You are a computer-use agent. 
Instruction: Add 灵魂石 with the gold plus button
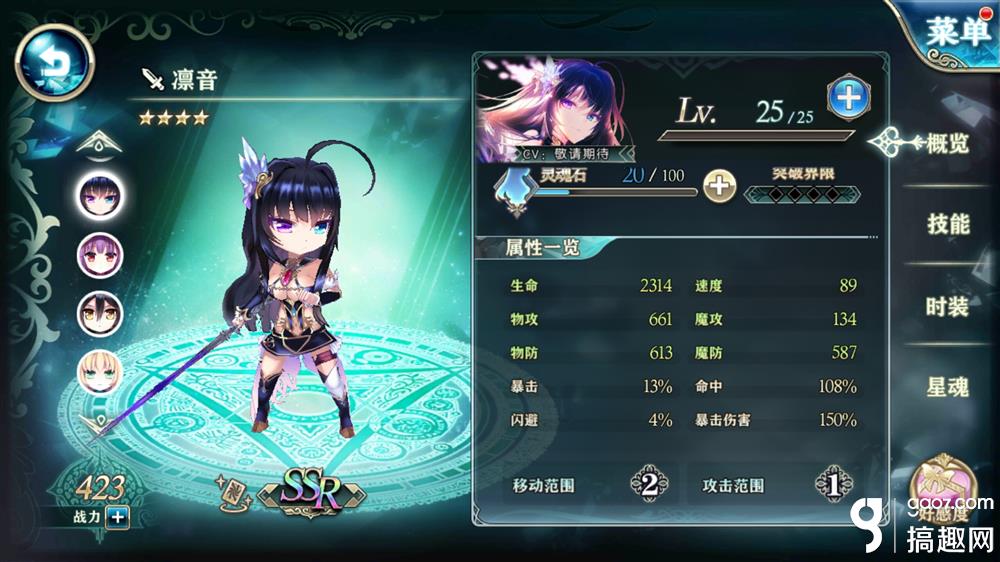(x=718, y=184)
